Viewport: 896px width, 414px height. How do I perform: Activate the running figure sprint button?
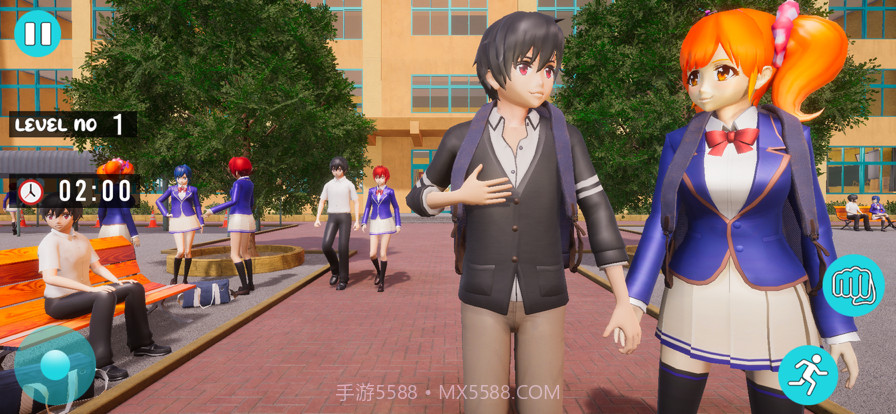807,375
